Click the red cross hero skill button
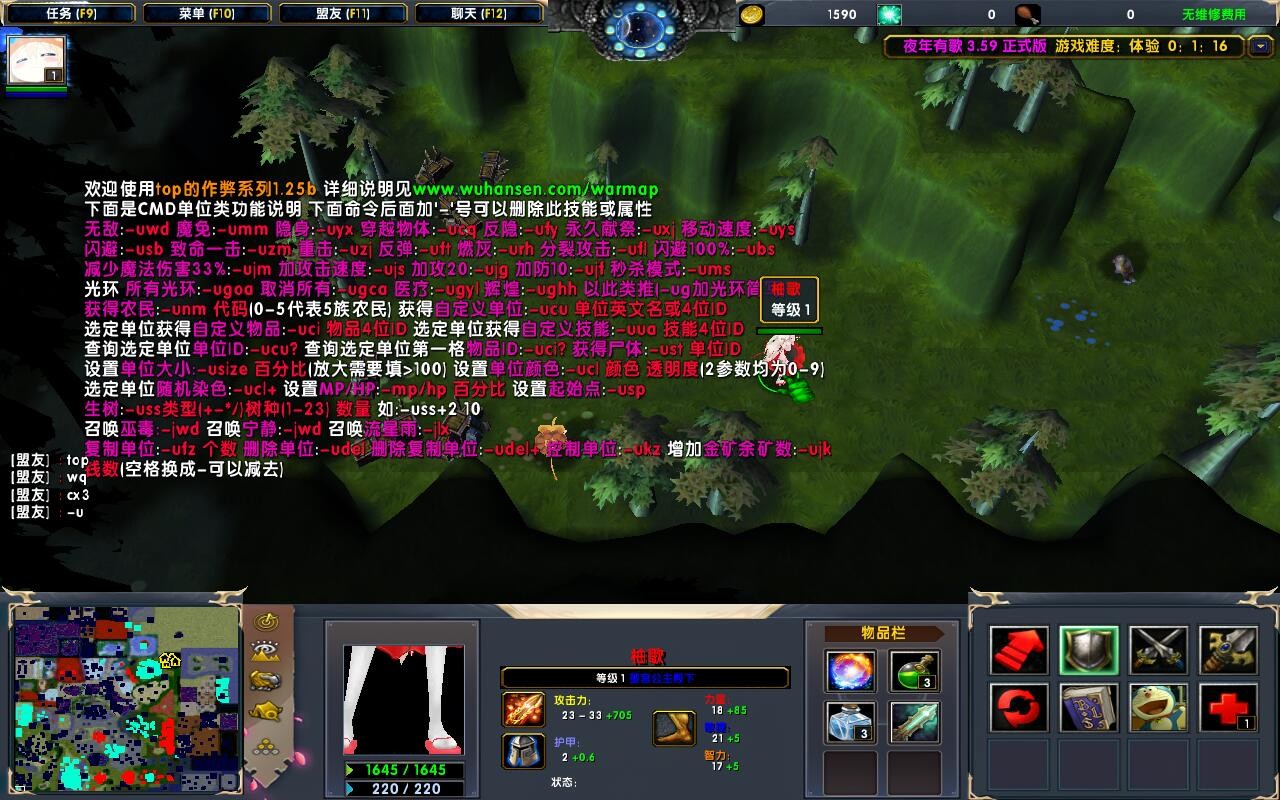This screenshot has width=1280, height=800. click(x=1228, y=708)
